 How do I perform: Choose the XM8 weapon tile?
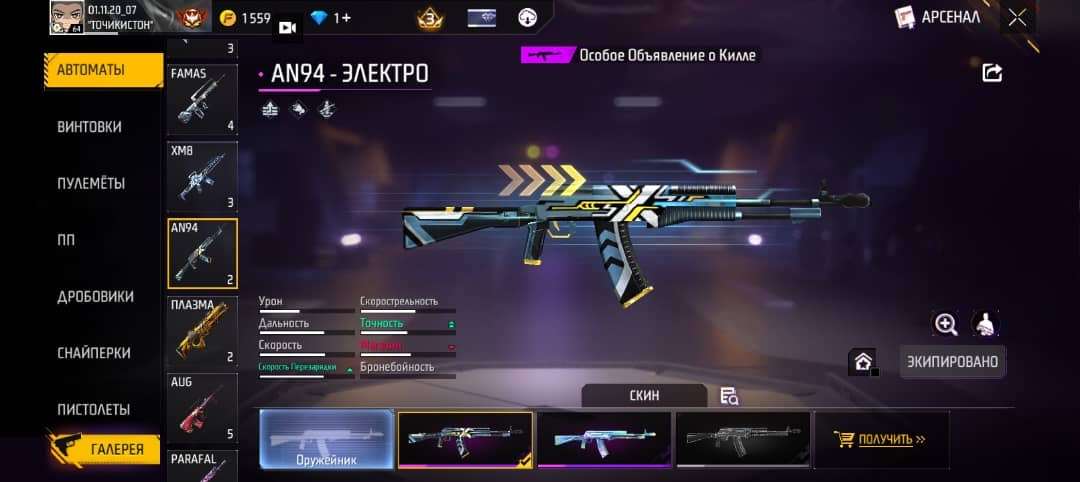pyautogui.click(x=202, y=176)
